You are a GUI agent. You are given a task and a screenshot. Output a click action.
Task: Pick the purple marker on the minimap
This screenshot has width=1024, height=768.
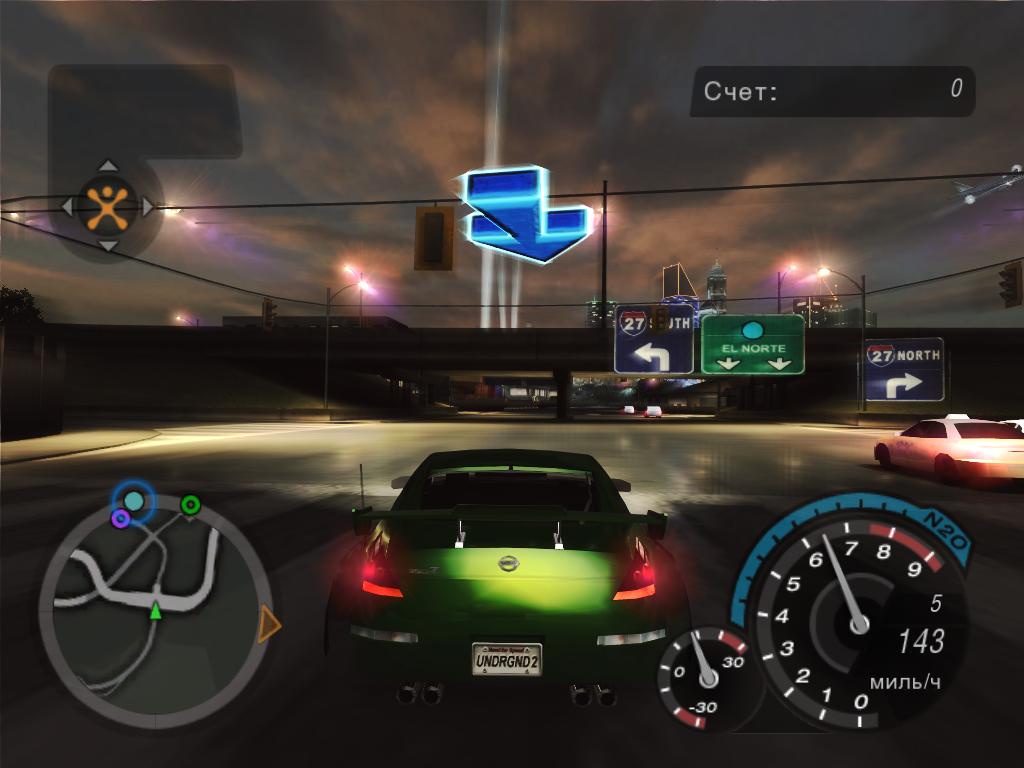(x=121, y=518)
